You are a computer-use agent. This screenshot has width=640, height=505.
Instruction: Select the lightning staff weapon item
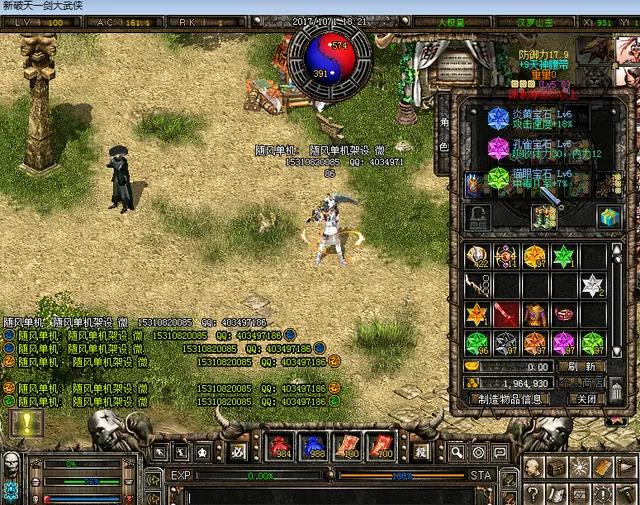click(477, 285)
